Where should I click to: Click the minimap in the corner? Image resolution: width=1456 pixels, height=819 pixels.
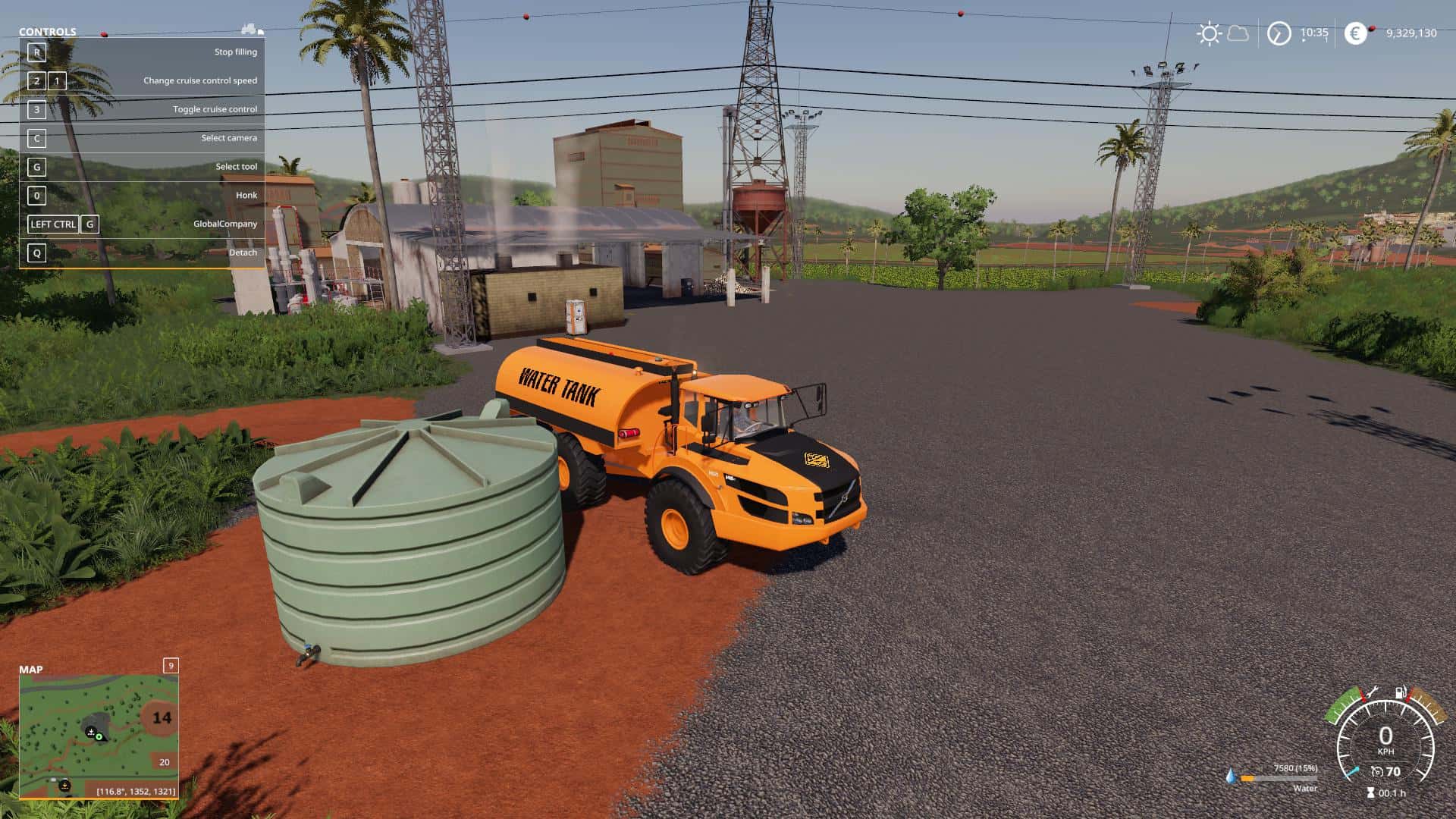[x=99, y=736]
